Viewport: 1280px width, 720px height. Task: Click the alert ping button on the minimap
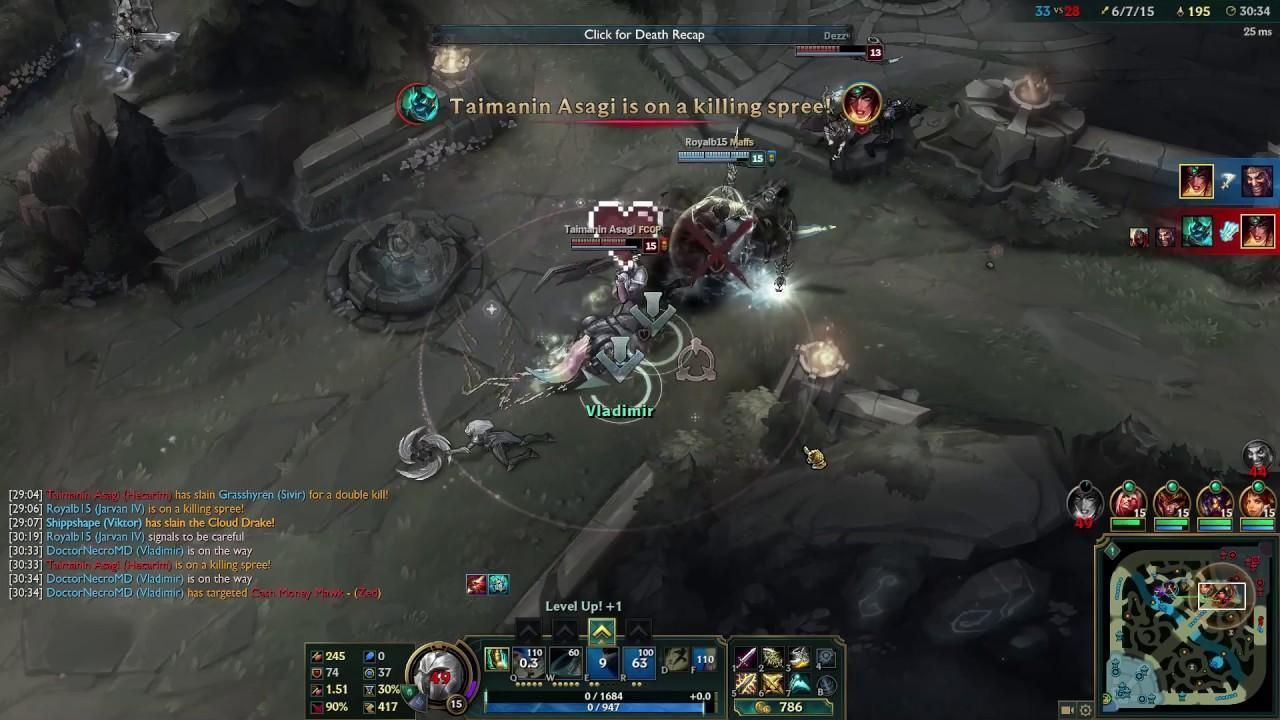click(x=1112, y=551)
